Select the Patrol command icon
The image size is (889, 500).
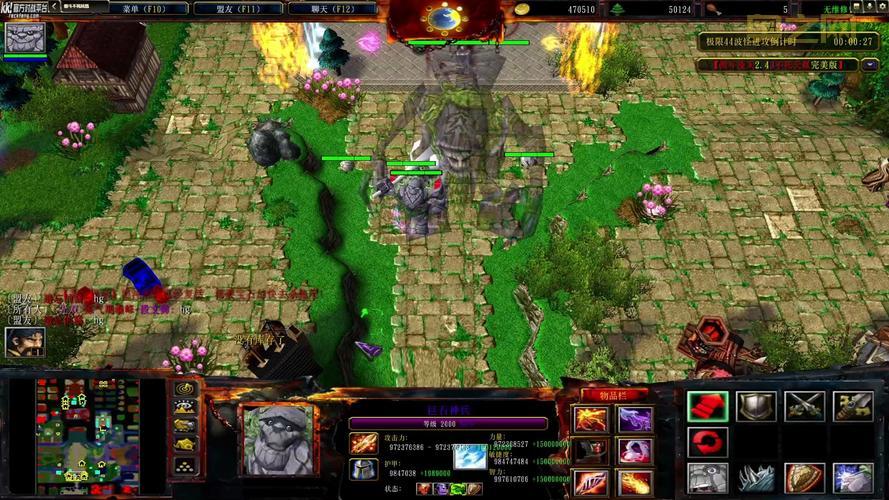(x=852, y=406)
